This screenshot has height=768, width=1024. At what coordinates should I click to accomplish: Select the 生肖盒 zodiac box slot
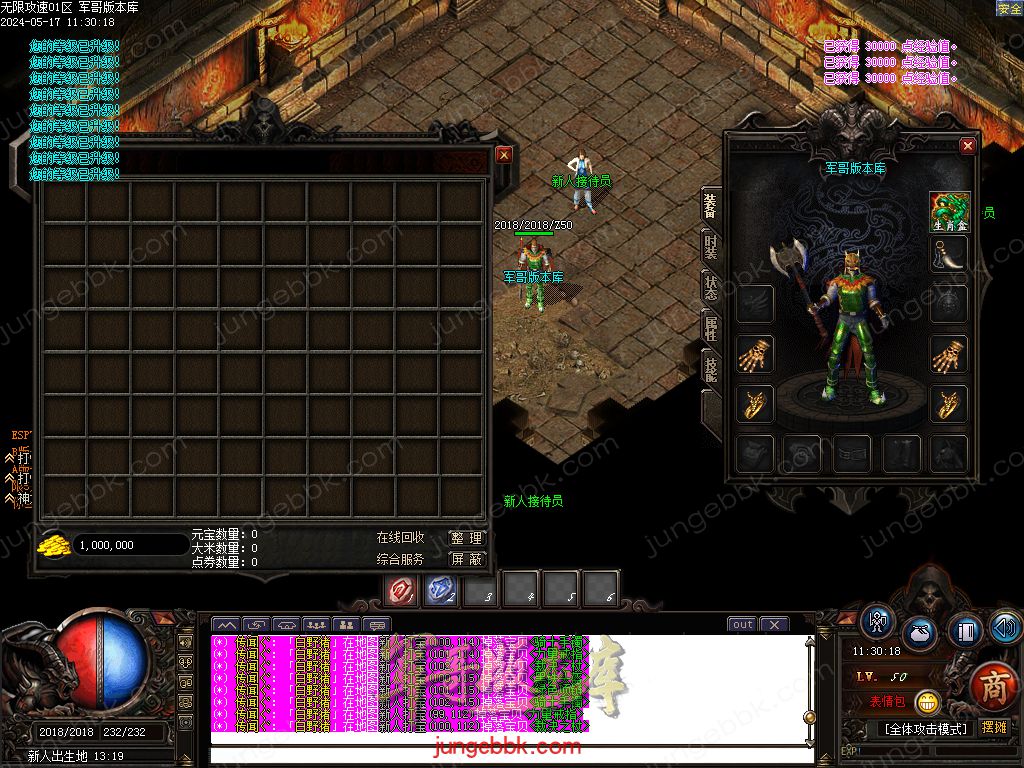949,212
